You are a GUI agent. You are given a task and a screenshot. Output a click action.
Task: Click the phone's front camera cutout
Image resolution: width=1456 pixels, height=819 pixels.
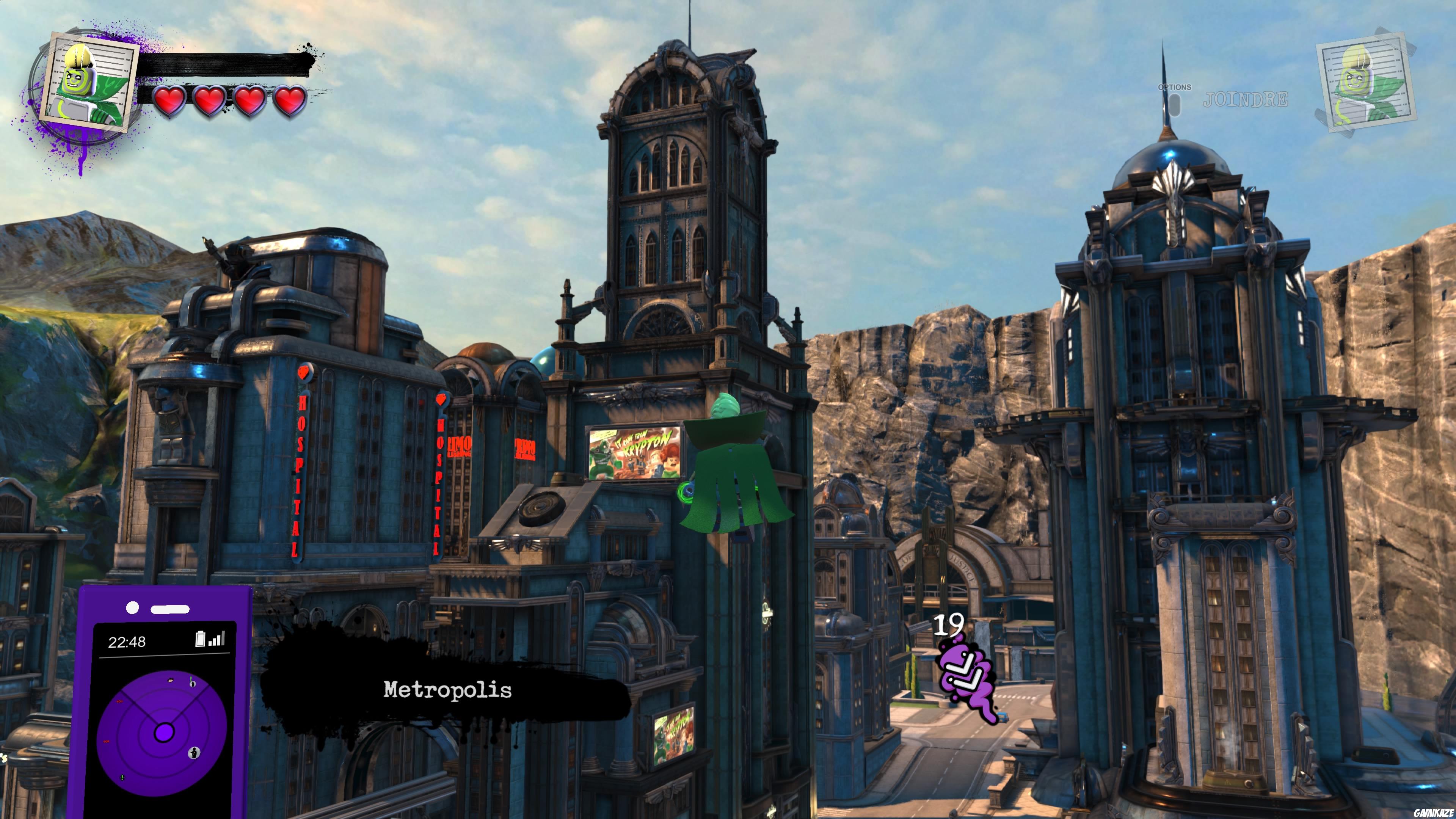coord(133,607)
